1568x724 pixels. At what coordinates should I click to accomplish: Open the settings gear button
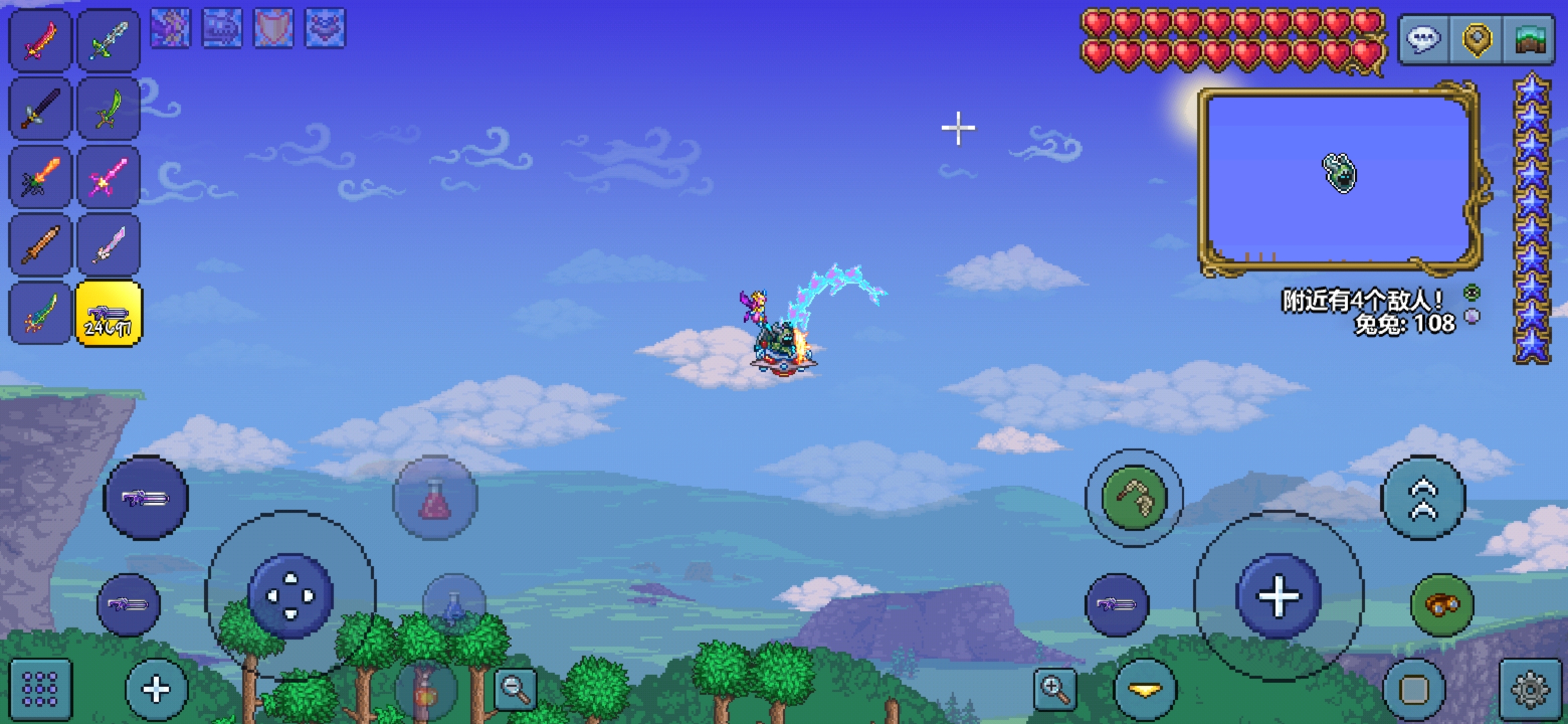point(1530,689)
